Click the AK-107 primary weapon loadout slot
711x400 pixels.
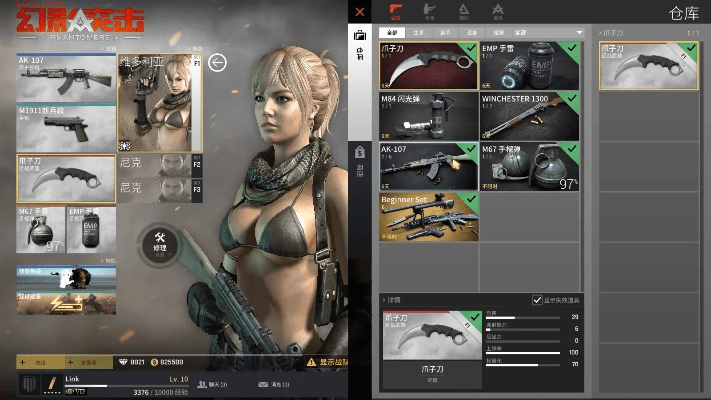pos(66,76)
